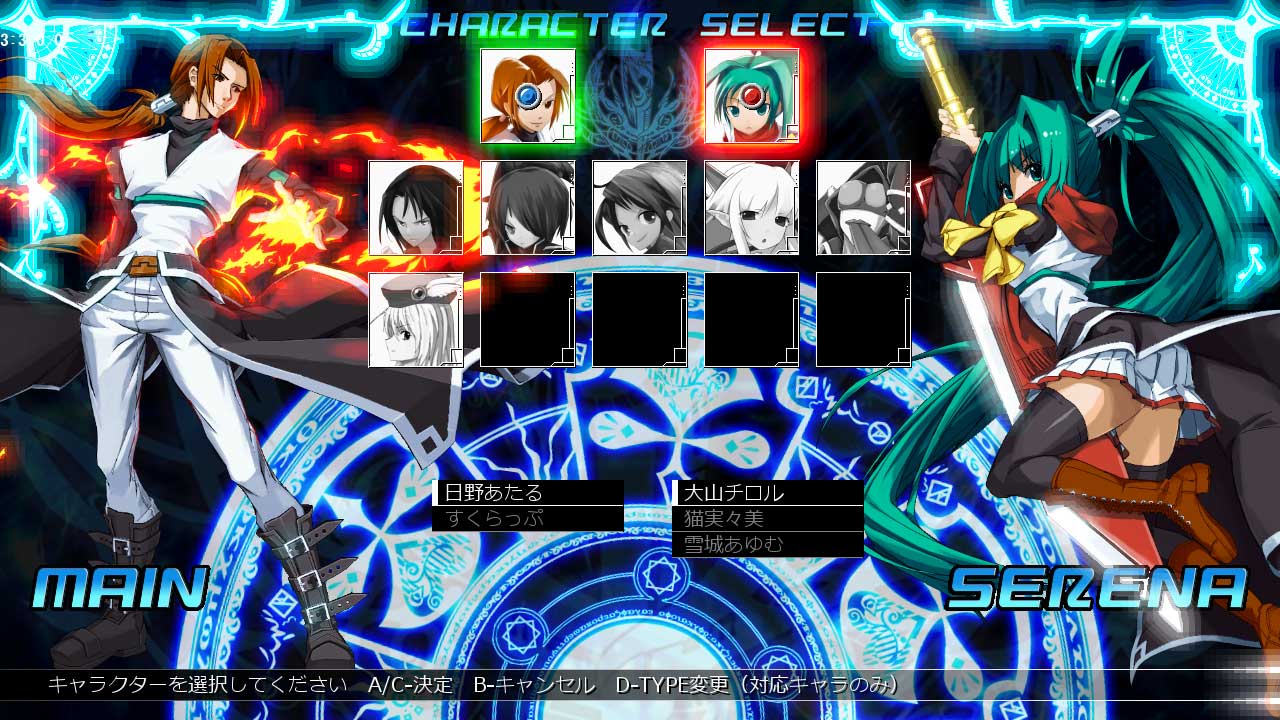Choose the portrait with dark hair covering one eye
1280x720 pixels.
528,208
